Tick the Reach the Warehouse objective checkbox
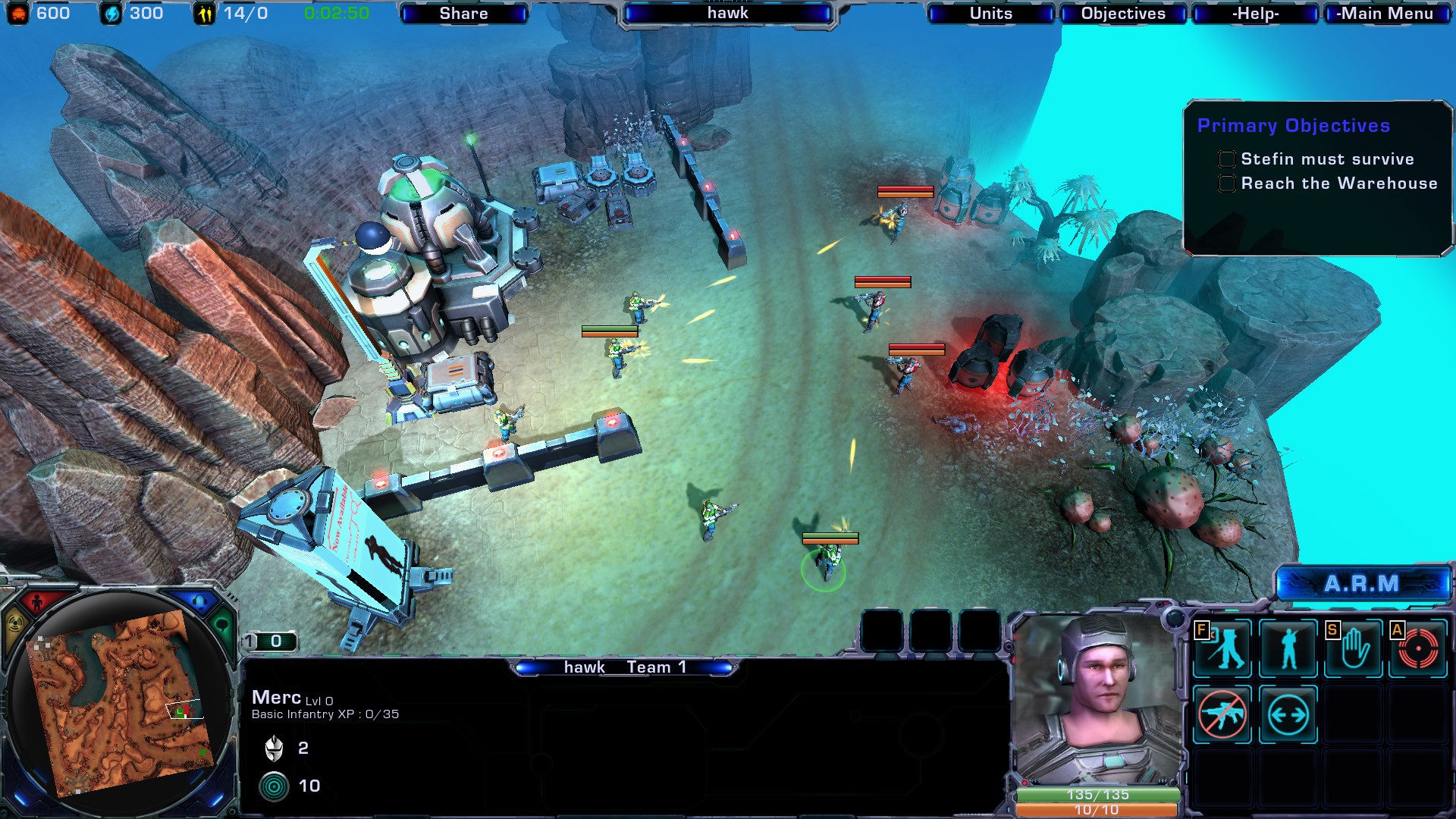The width and height of the screenshot is (1456, 819). coord(1226,184)
